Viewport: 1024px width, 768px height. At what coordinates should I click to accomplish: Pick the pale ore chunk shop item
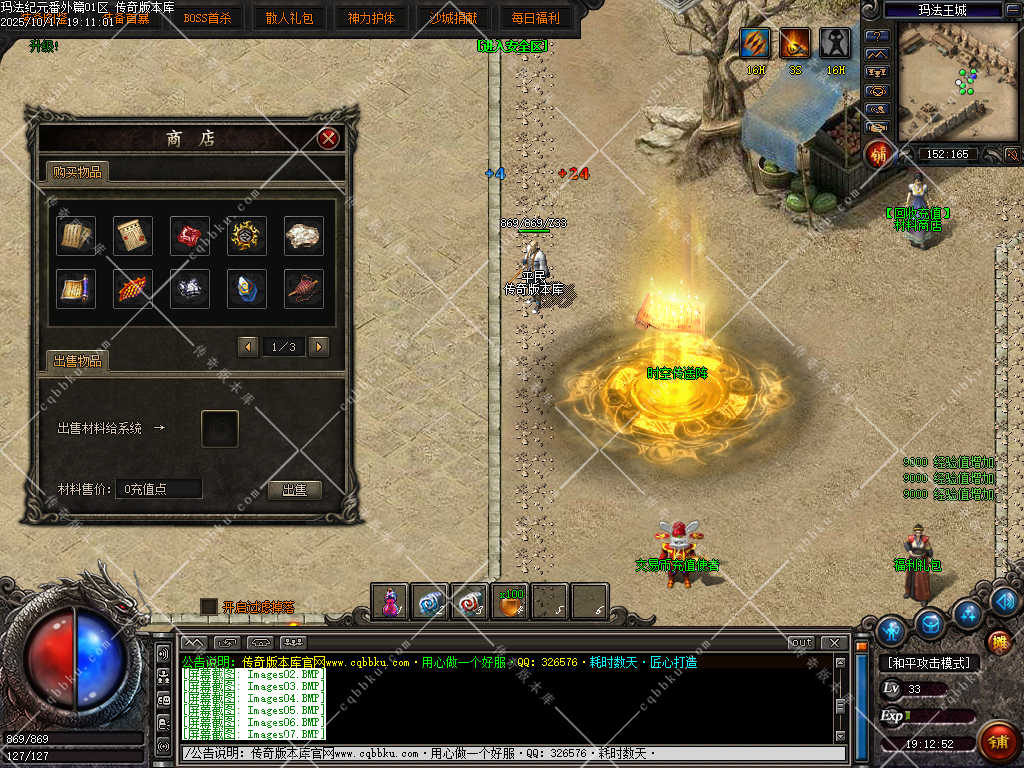pyautogui.click(x=303, y=235)
